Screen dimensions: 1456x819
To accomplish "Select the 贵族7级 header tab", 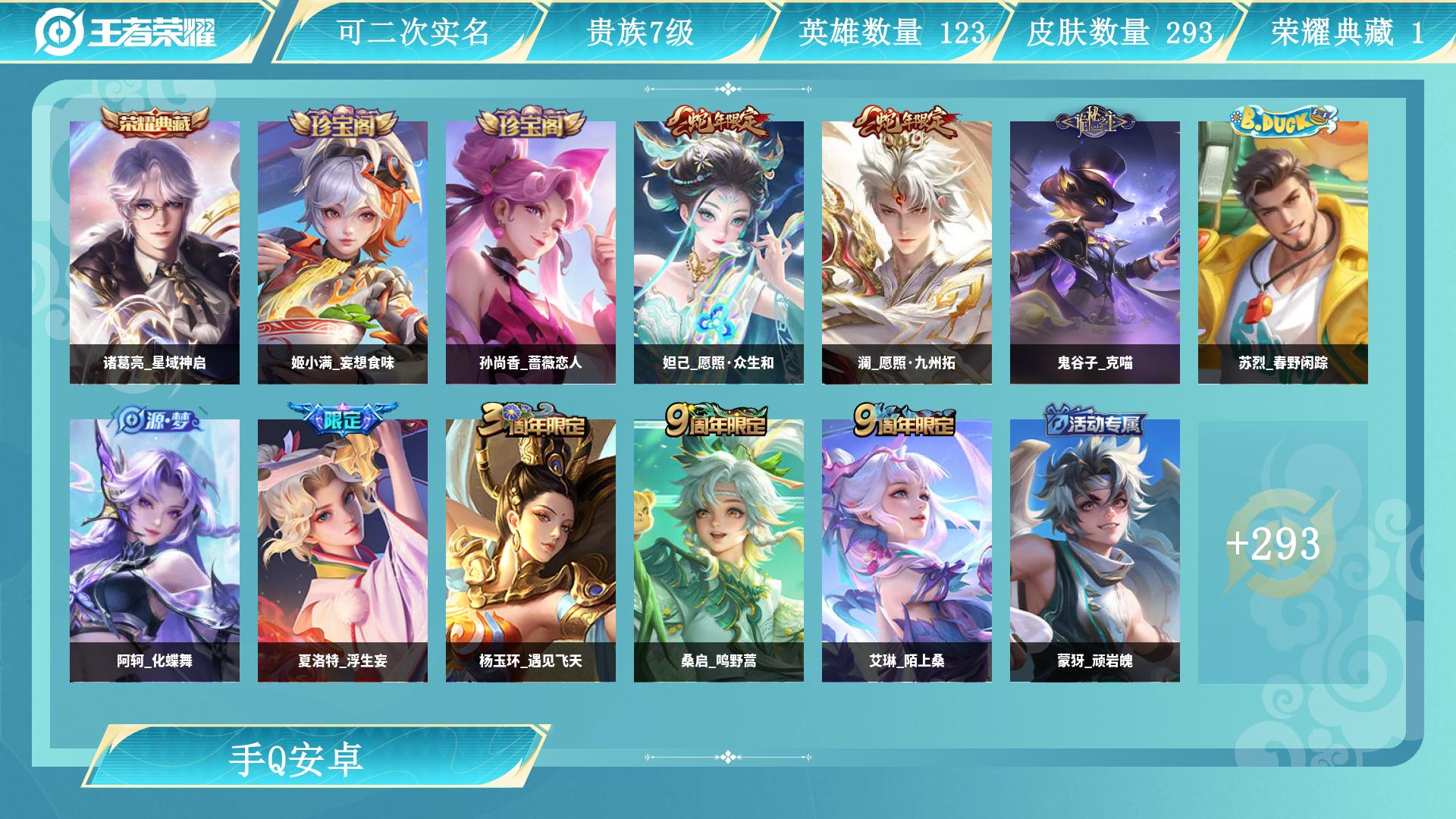I will [640, 33].
